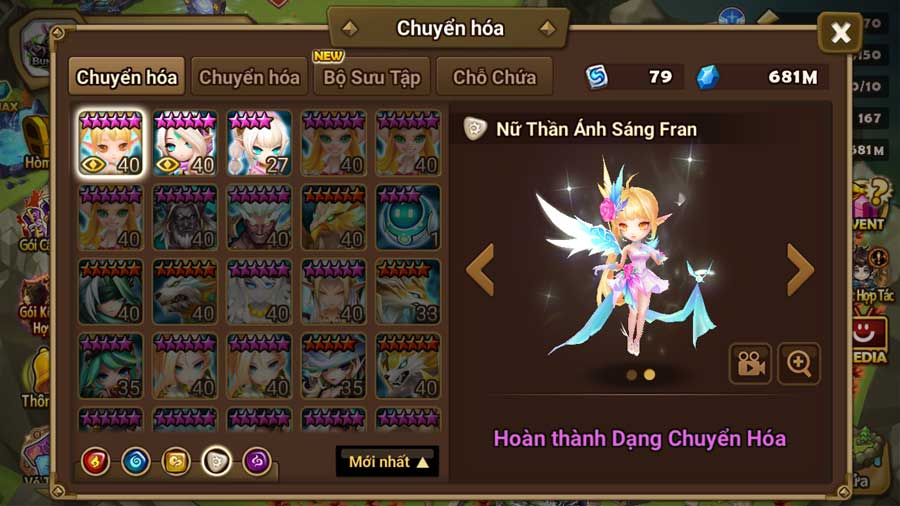Filter by the yellow wind element
Screen dimensions: 900x506
coord(176,461)
